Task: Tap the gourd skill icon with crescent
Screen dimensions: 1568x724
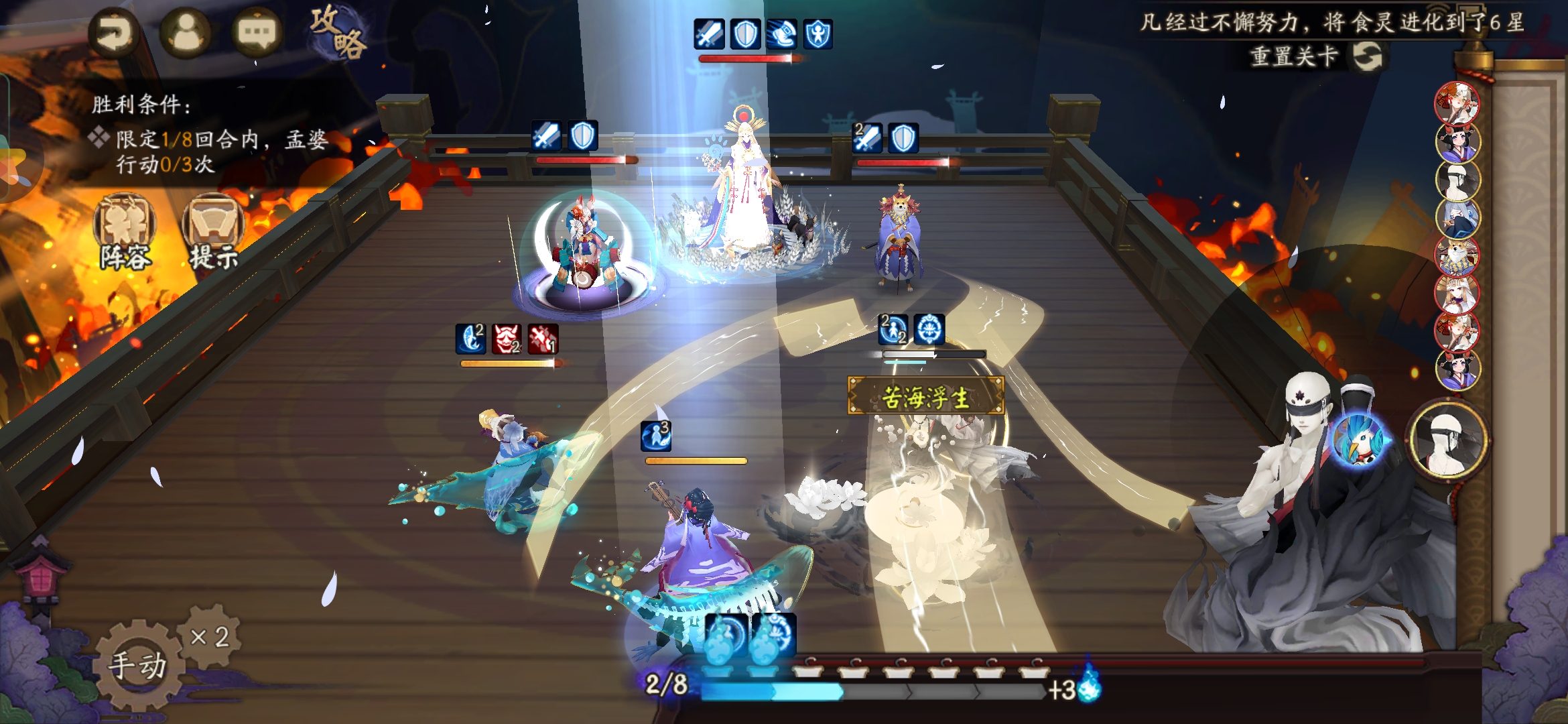Action: coord(726,636)
